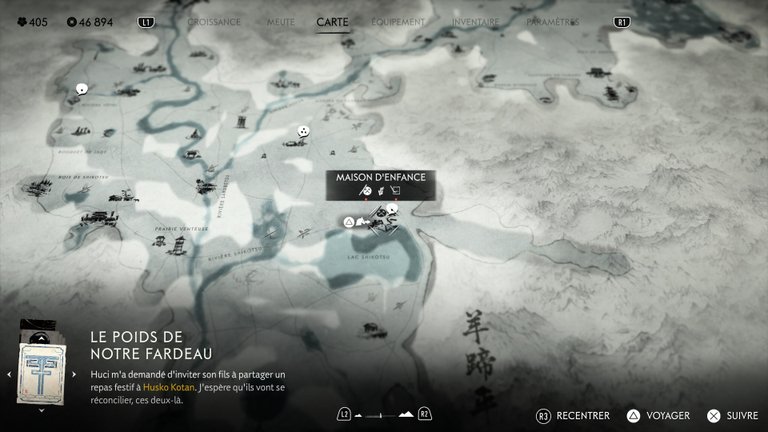Open the Meute tab
This screenshot has height=432, width=768.
(280, 21)
